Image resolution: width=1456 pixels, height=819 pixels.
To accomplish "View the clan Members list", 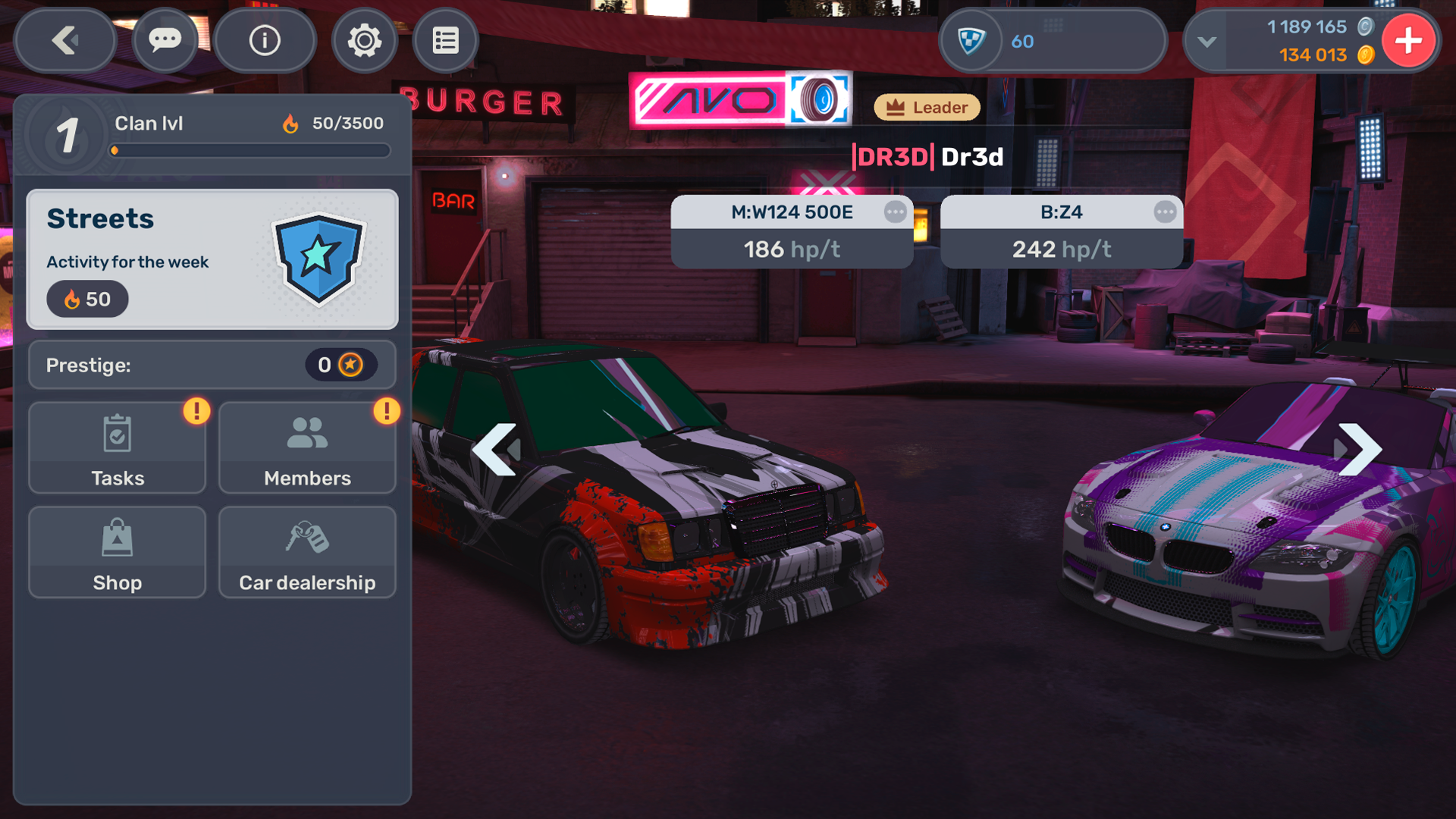I will [307, 448].
